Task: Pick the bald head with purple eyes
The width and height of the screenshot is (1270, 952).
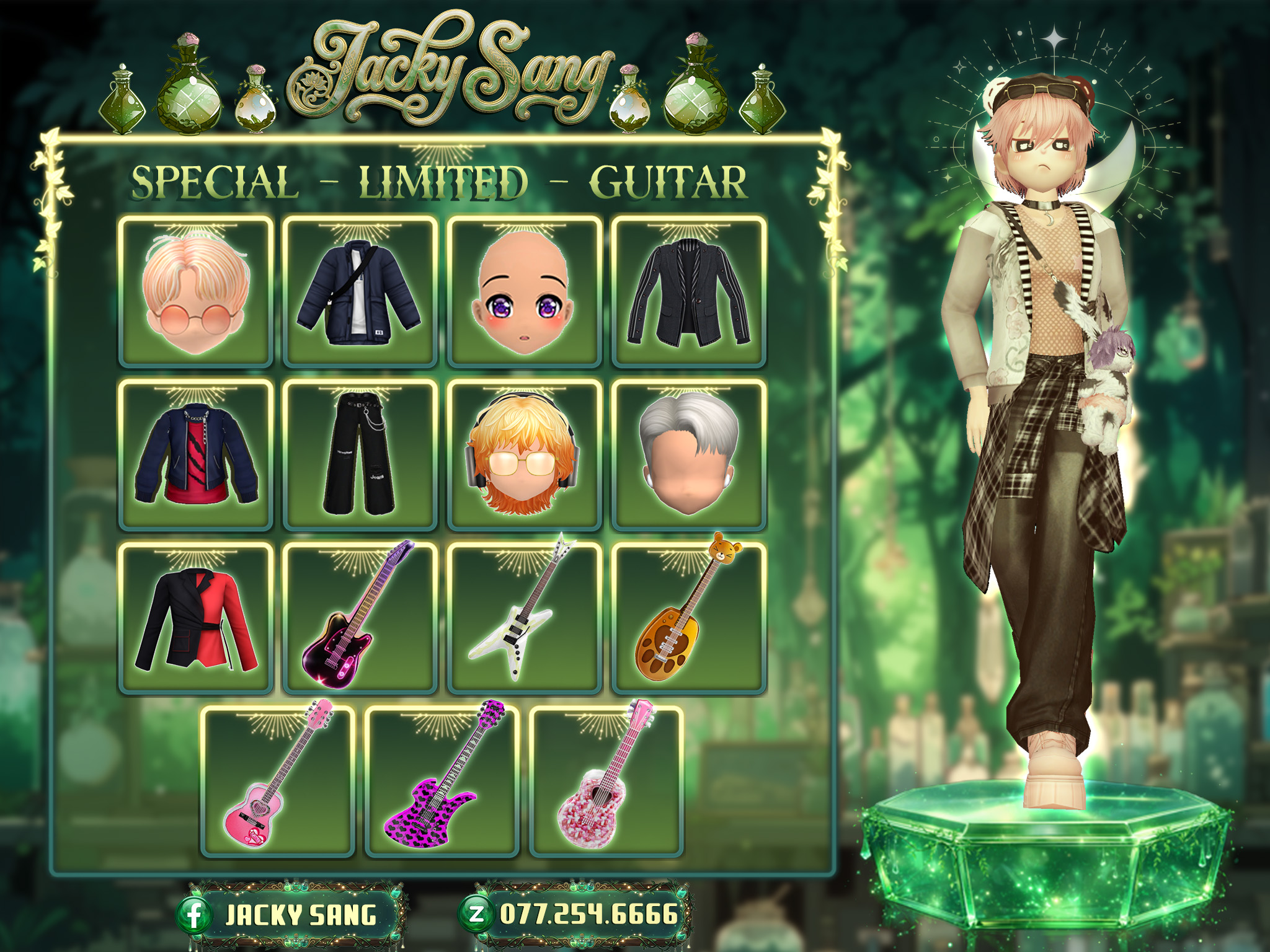Action: pos(525,292)
